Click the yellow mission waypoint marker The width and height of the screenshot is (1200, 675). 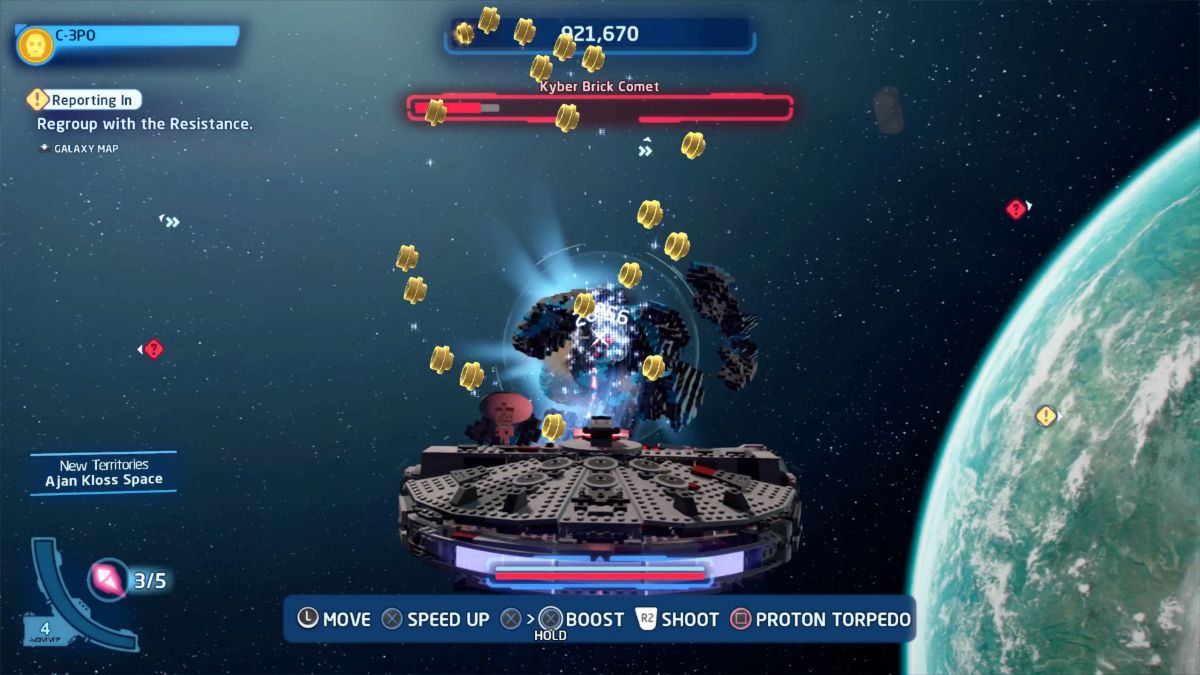coord(1046,416)
